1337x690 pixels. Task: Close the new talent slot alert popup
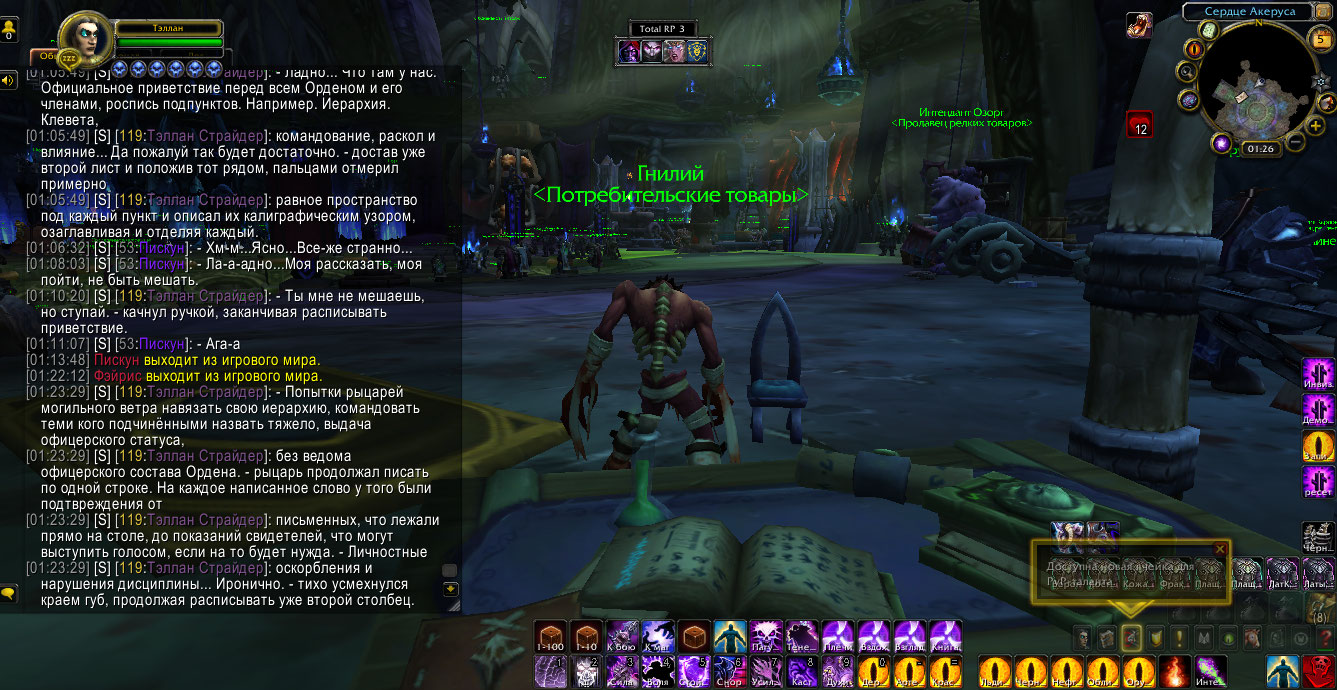[1219, 549]
